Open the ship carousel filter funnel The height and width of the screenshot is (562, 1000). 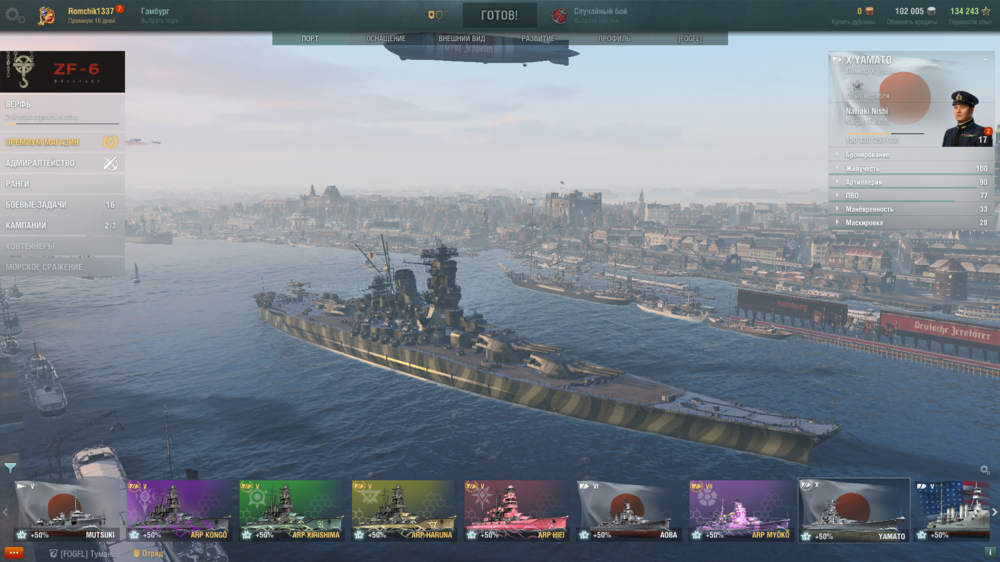coord(10,467)
